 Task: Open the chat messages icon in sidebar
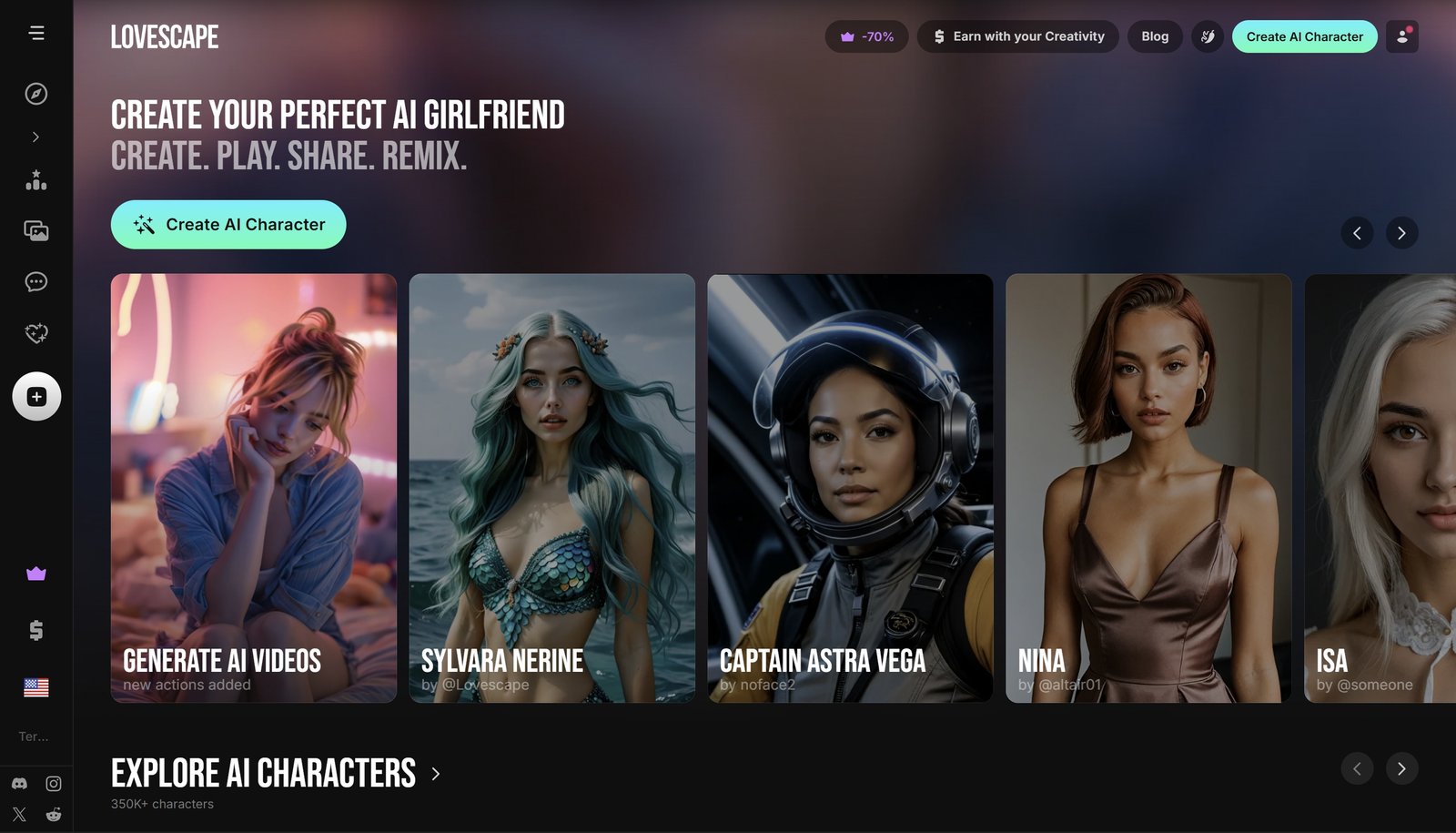pyautogui.click(x=35, y=281)
